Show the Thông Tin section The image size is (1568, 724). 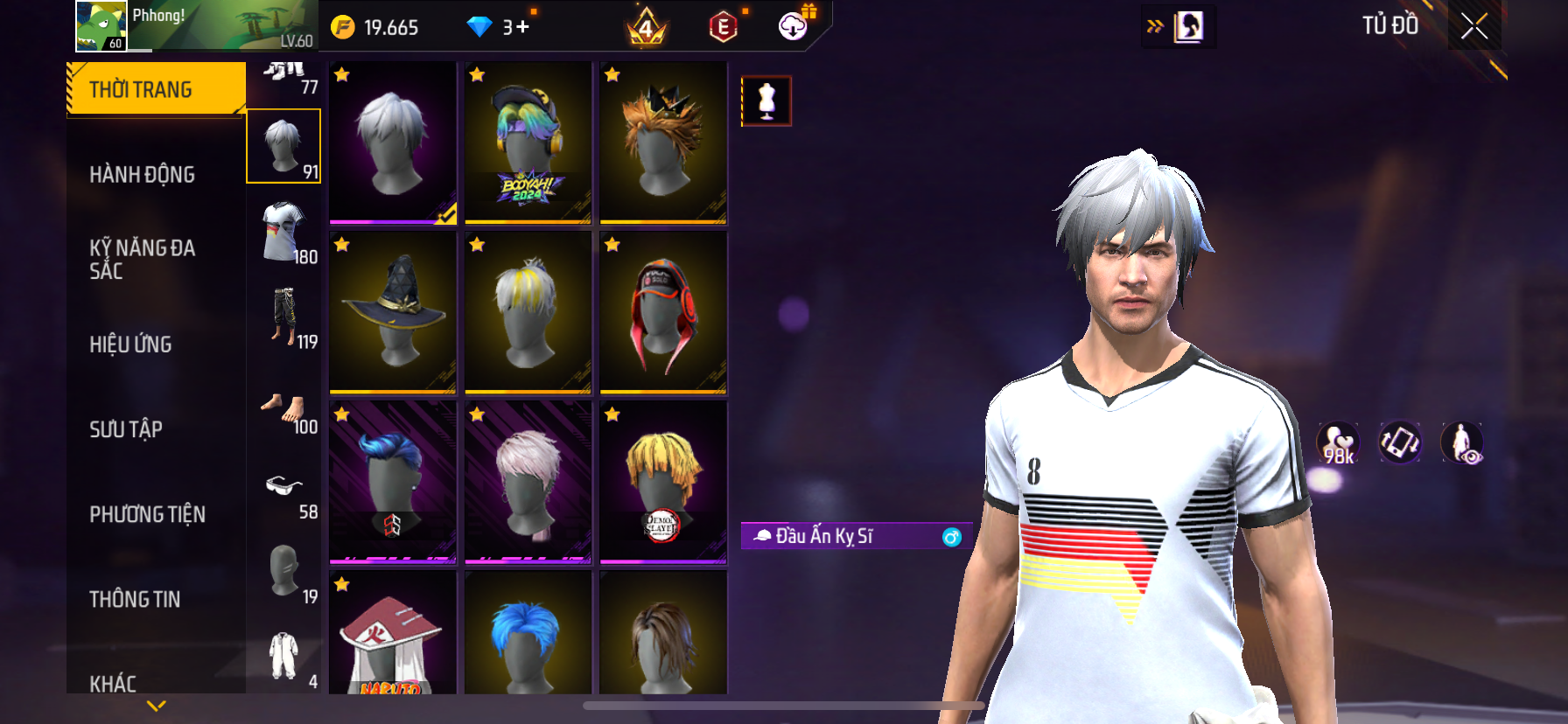click(135, 599)
